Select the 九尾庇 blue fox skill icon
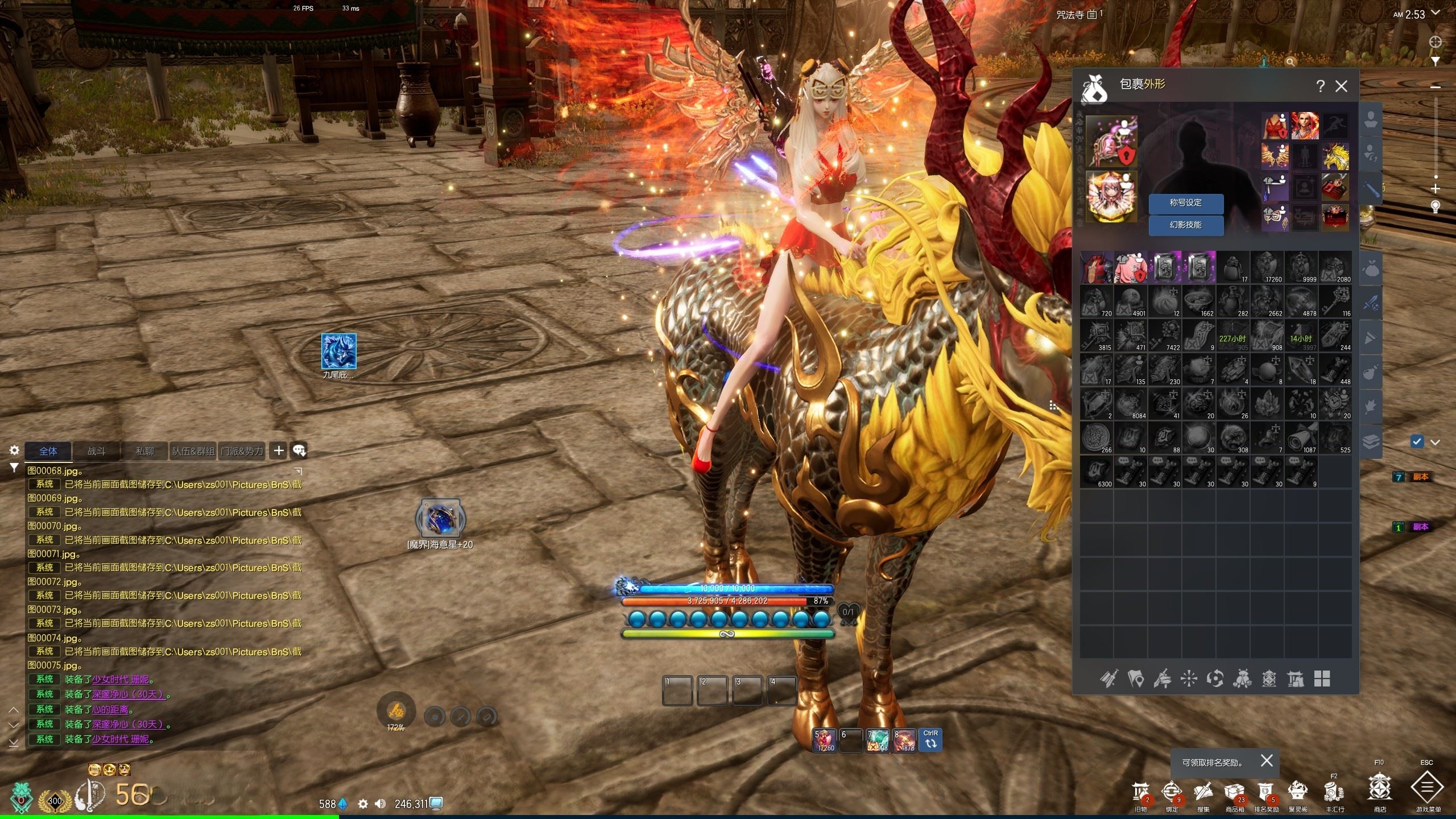 tap(339, 351)
